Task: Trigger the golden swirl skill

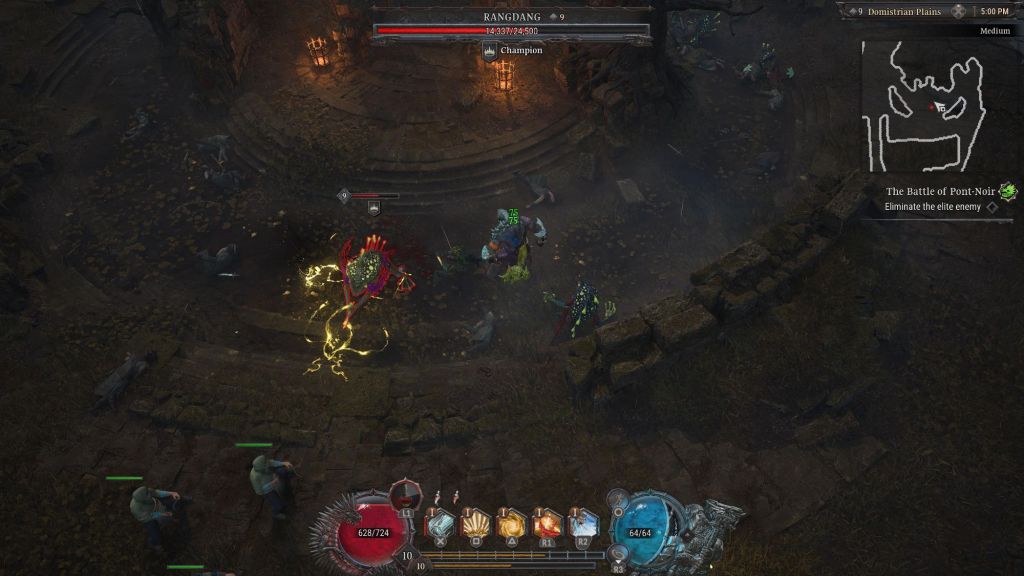Action: (x=512, y=524)
